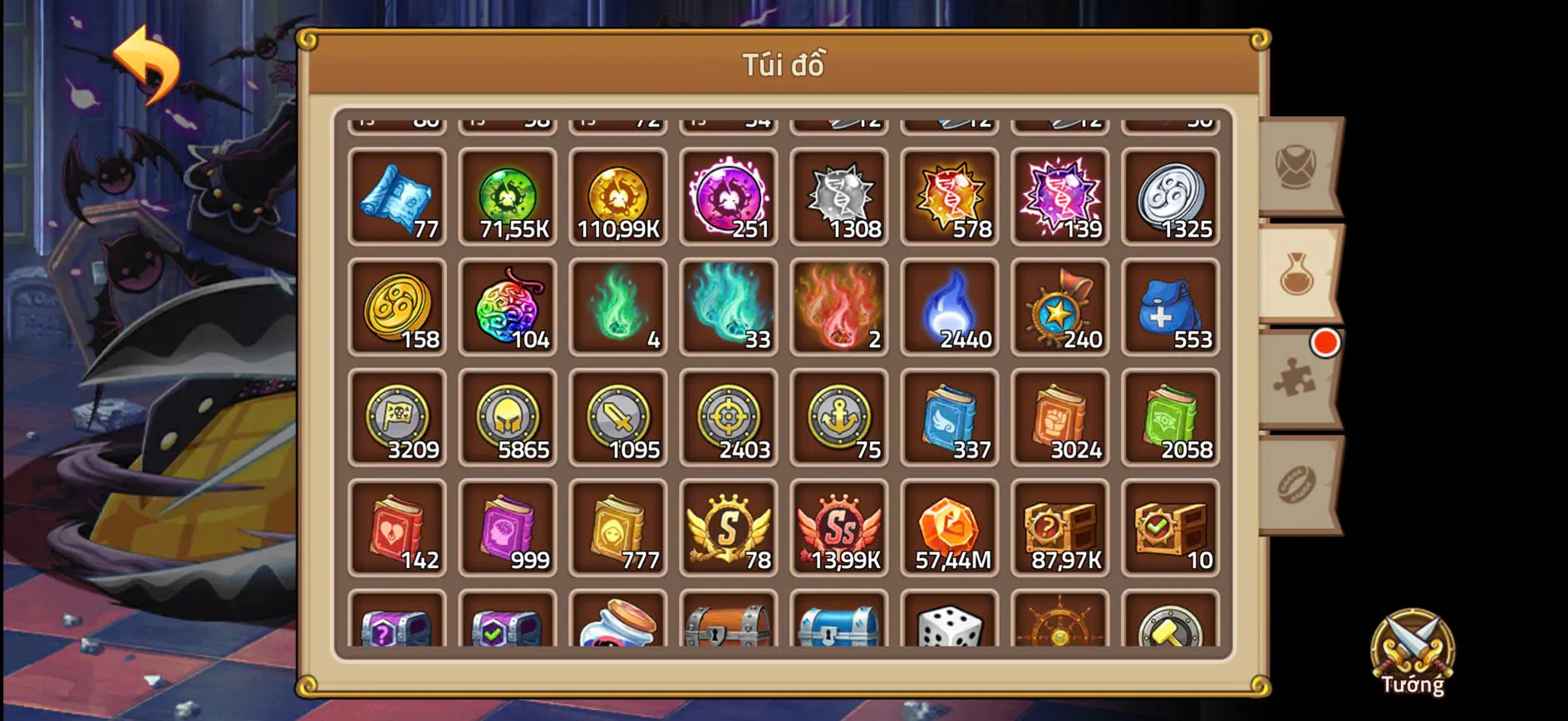Tap the rainbow brain fruit item
The width and height of the screenshot is (1568, 721).
click(x=508, y=309)
